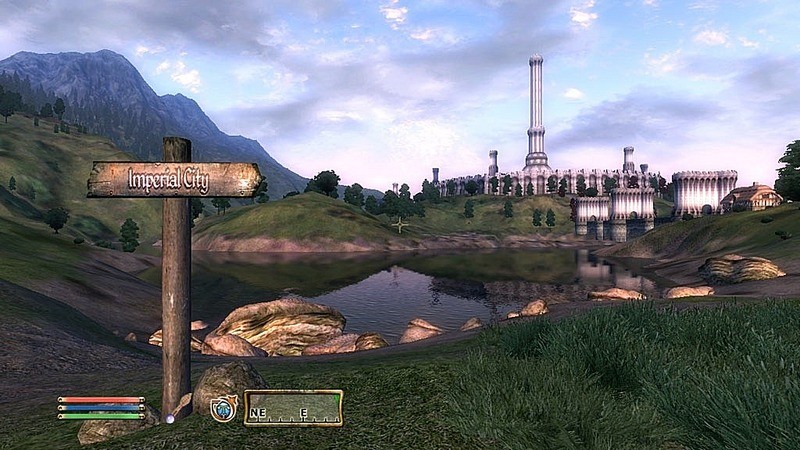This screenshot has height=450, width=800.
Task: Select the compass heading bar
Action: tap(293, 408)
